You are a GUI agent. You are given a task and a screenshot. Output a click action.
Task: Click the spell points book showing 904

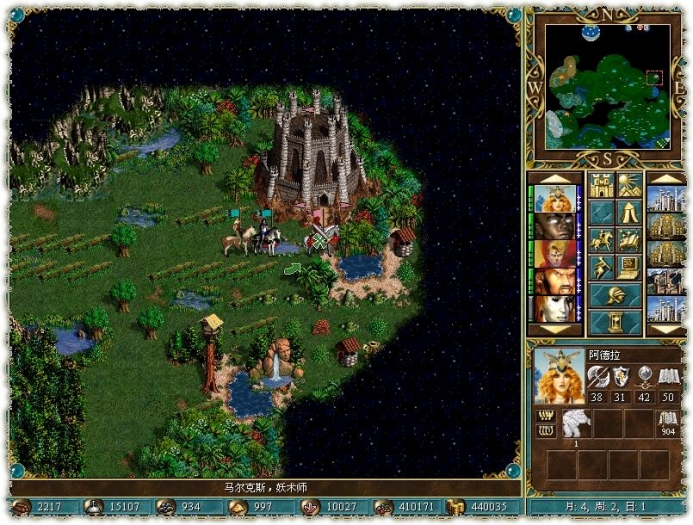tap(668, 424)
